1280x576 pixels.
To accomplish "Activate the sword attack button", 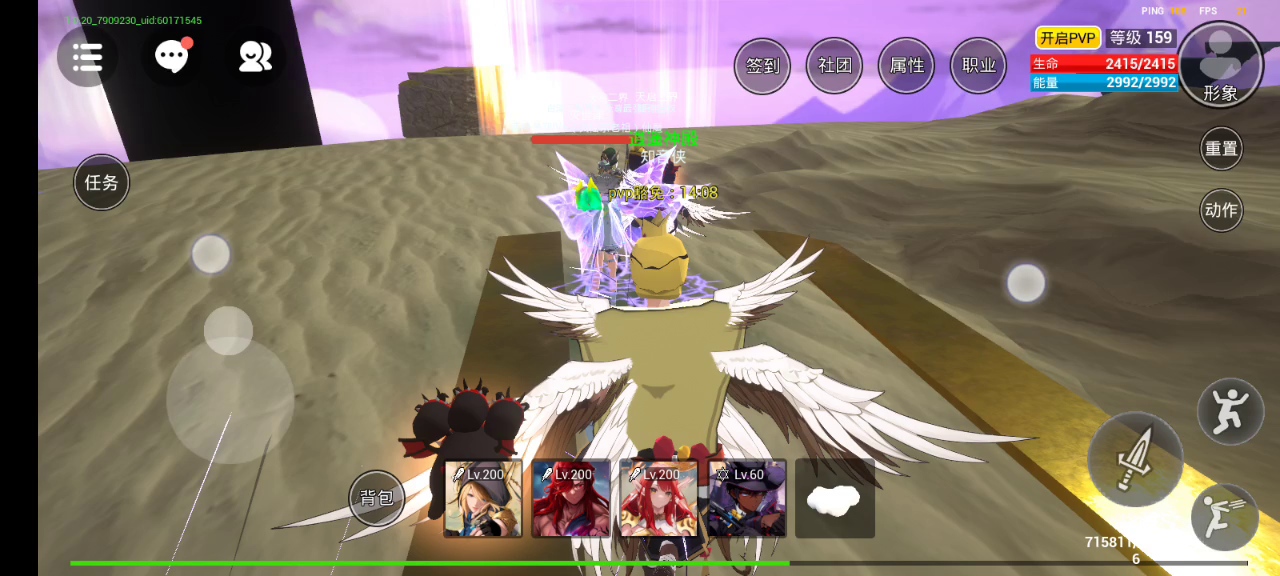I will click(x=1135, y=459).
